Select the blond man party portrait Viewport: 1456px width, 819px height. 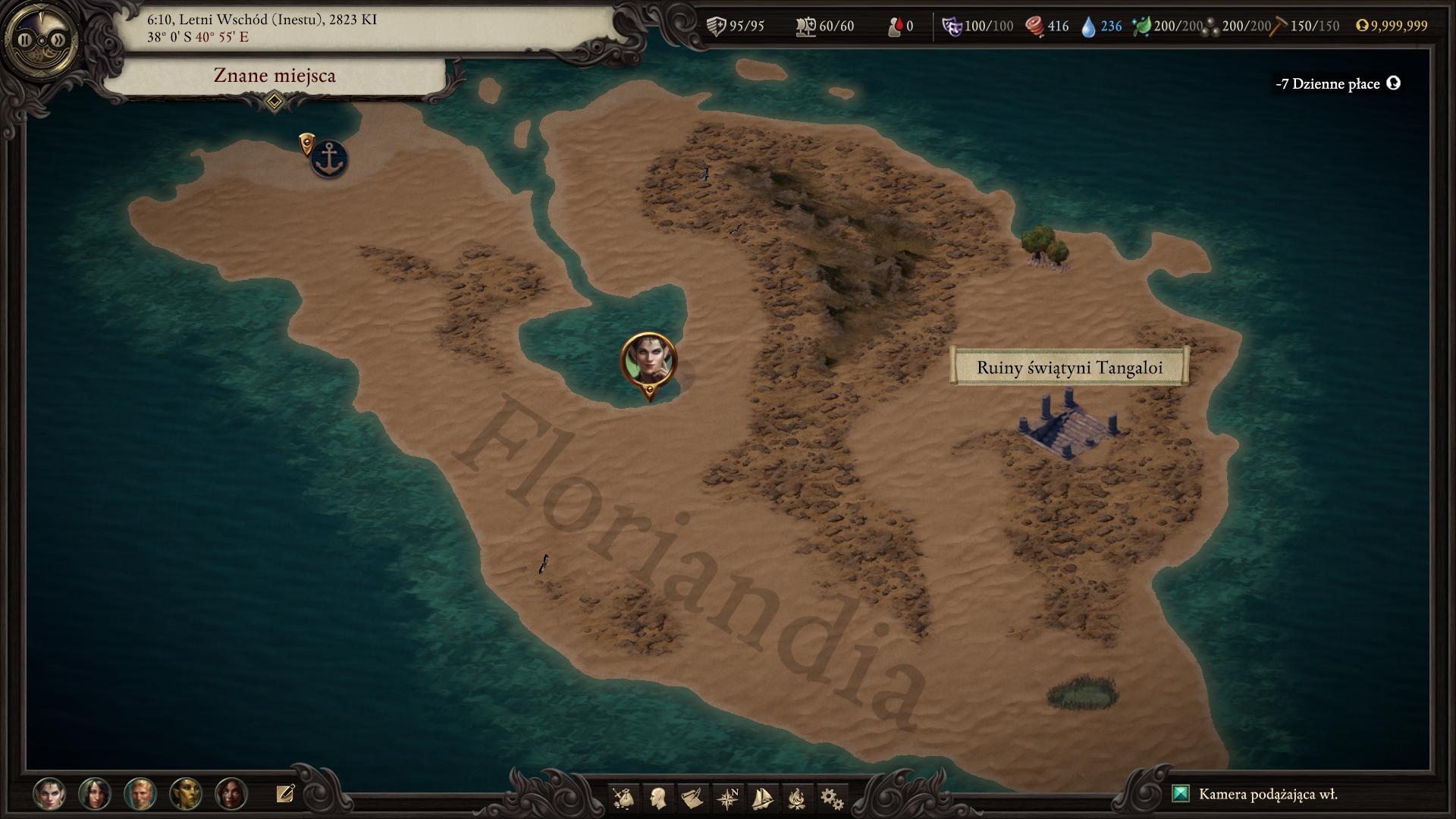tap(140, 794)
